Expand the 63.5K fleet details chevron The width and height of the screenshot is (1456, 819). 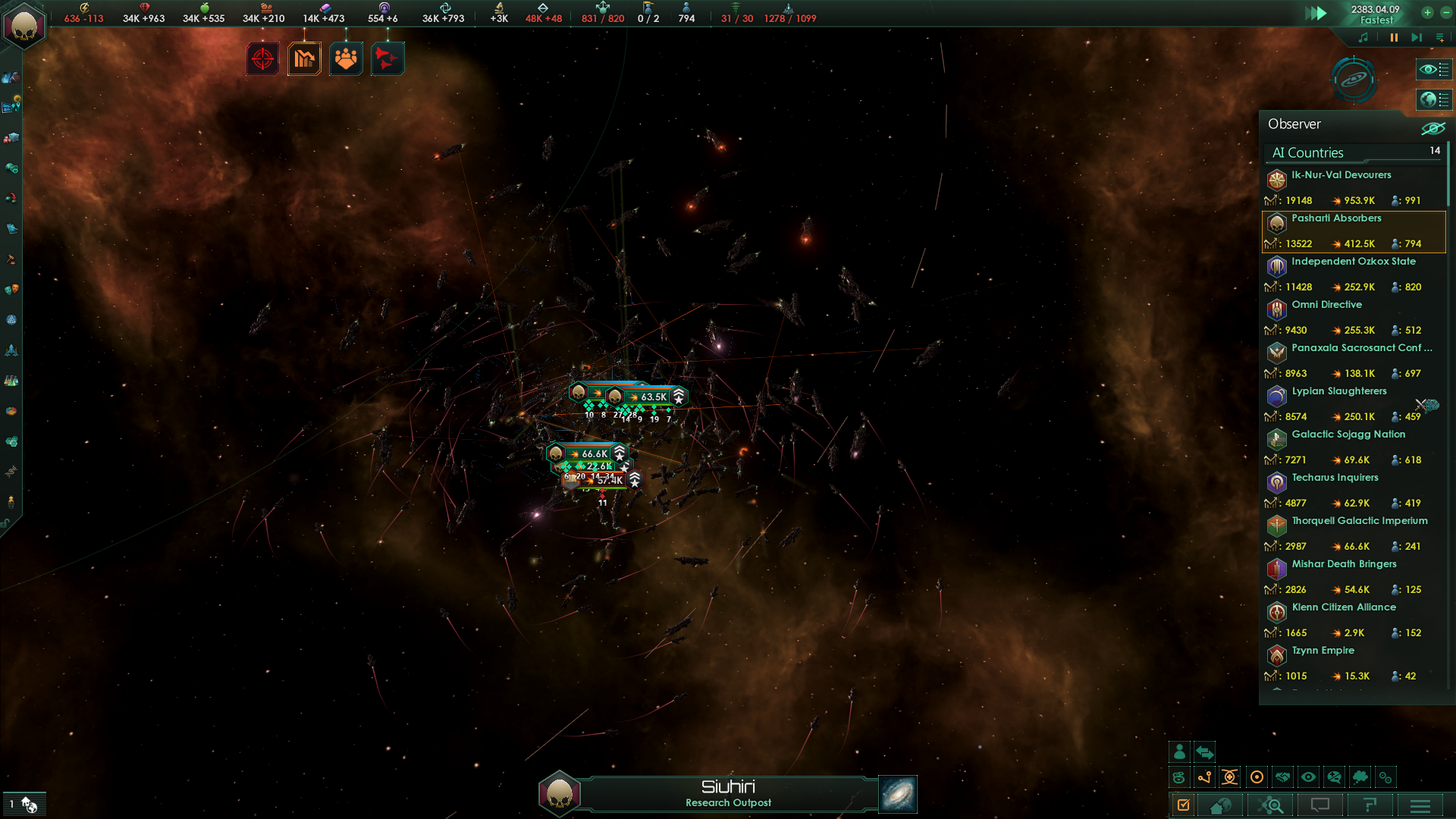tap(679, 395)
